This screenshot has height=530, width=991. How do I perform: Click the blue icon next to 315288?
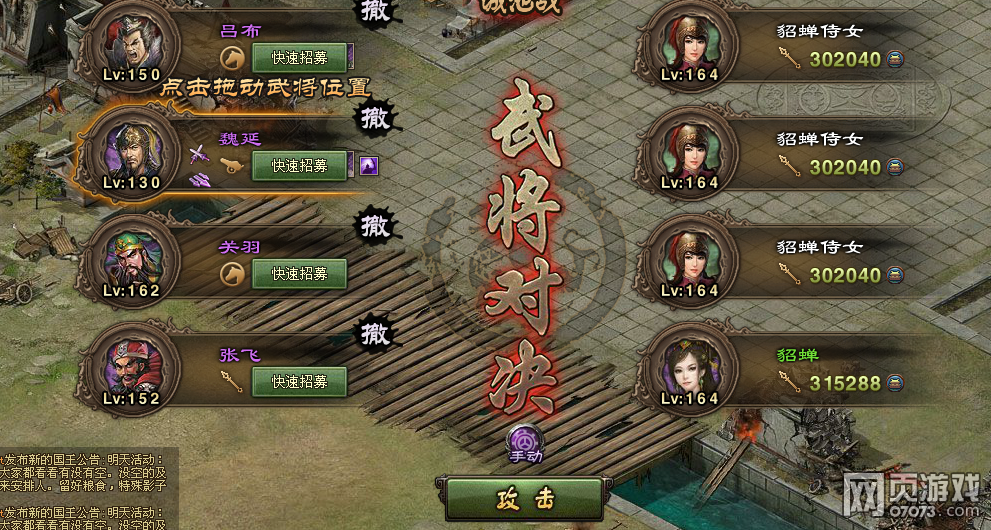point(895,383)
